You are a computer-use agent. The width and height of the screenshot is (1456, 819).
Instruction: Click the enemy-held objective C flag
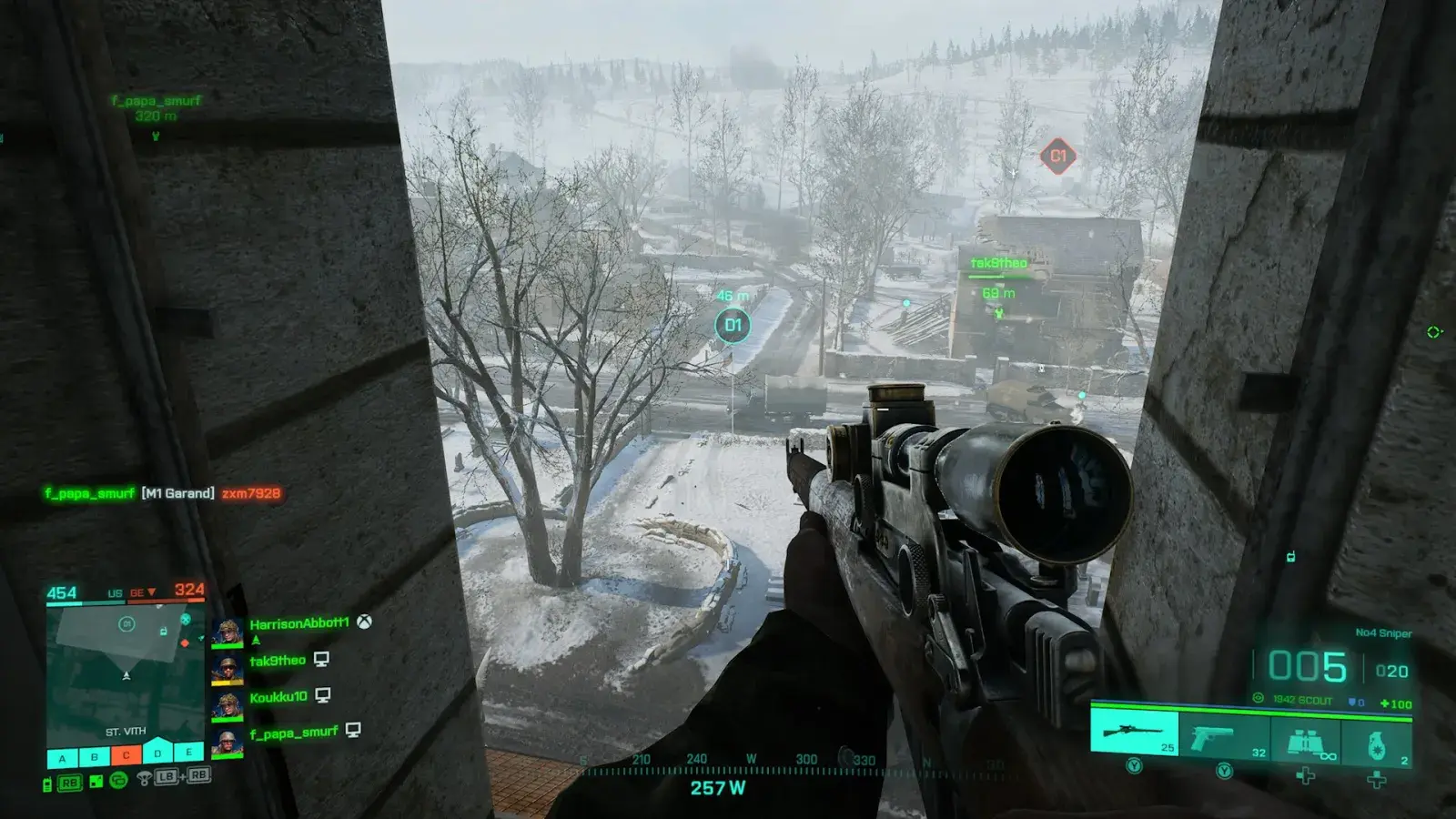click(x=126, y=755)
